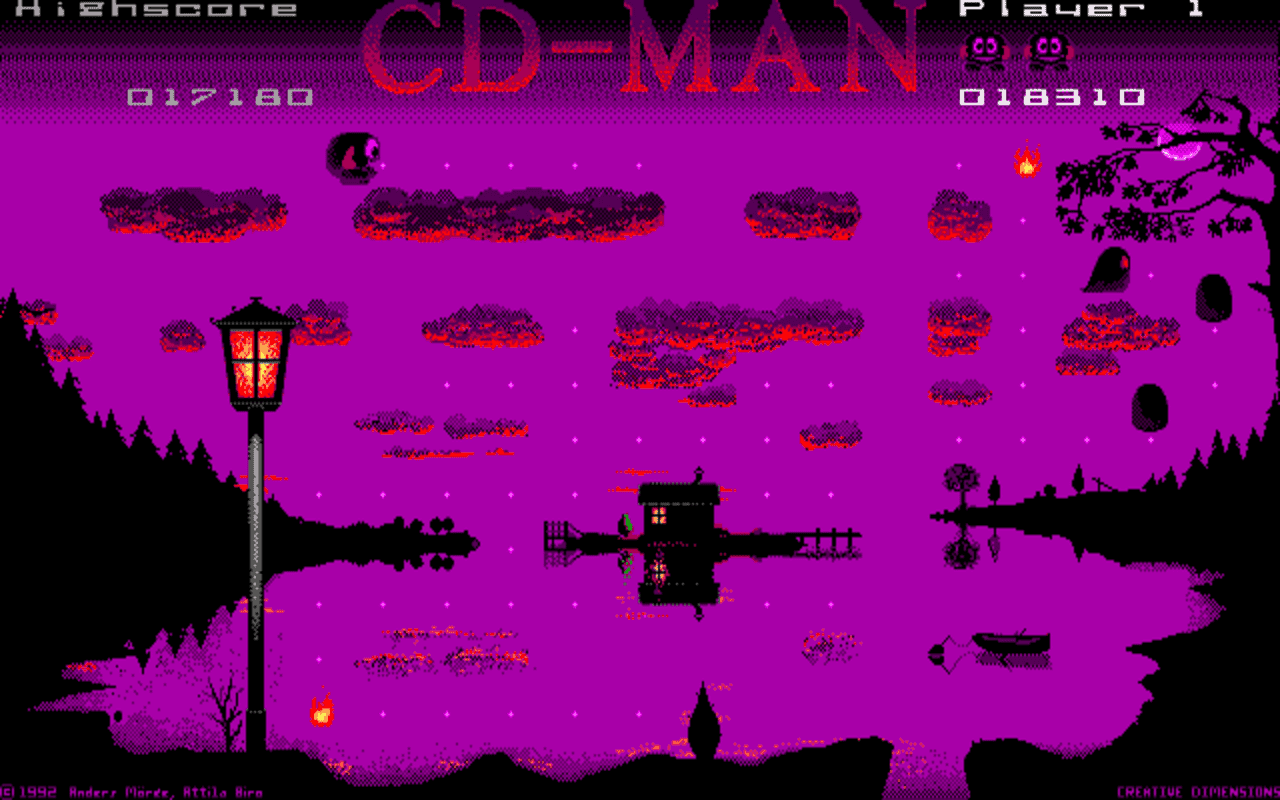Click the floating ghost near the tree
Image resolution: width=1280 pixels, height=800 pixels.
[1107, 268]
